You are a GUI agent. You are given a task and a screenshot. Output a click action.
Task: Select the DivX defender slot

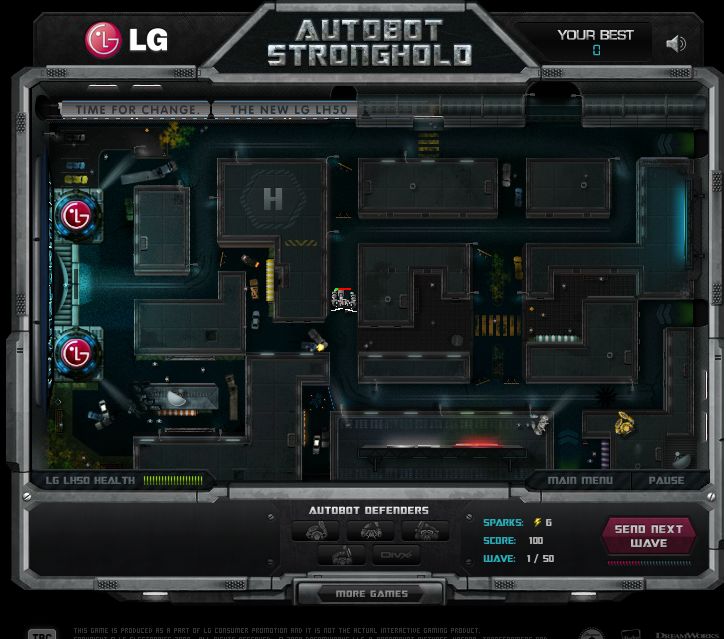(x=396, y=555)
